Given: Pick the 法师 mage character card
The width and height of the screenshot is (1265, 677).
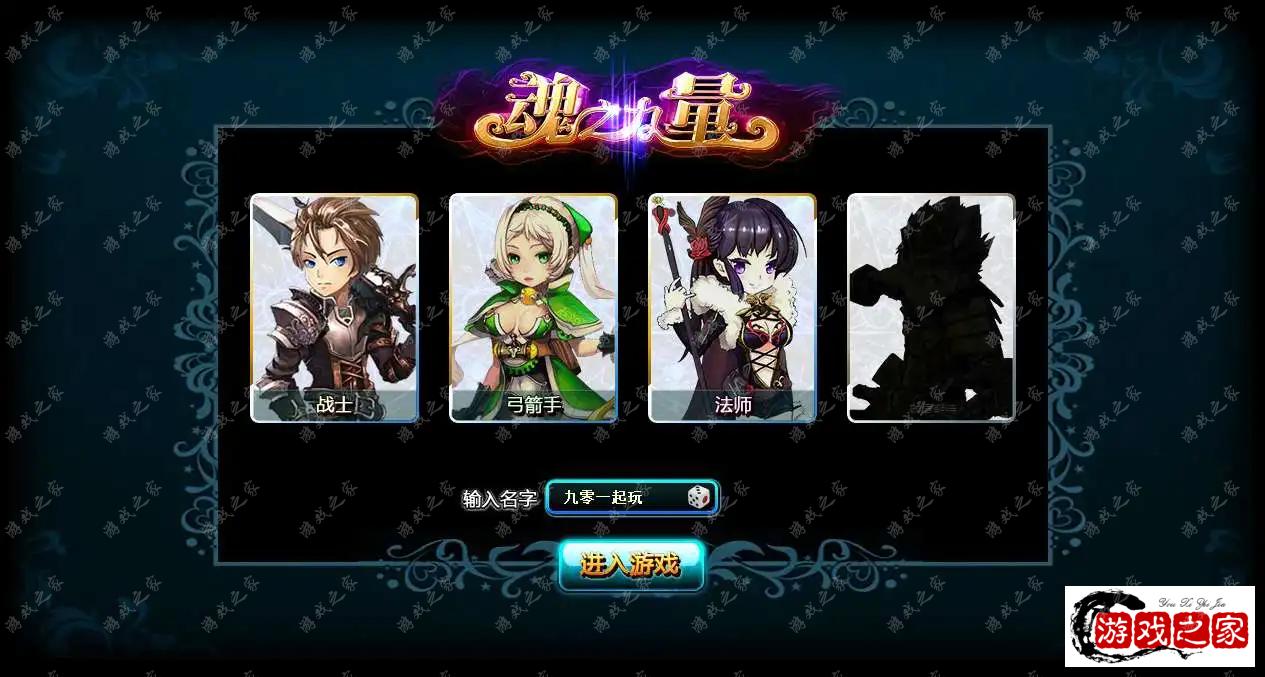Looking at the screenshot, I should (x=732, y=307).
